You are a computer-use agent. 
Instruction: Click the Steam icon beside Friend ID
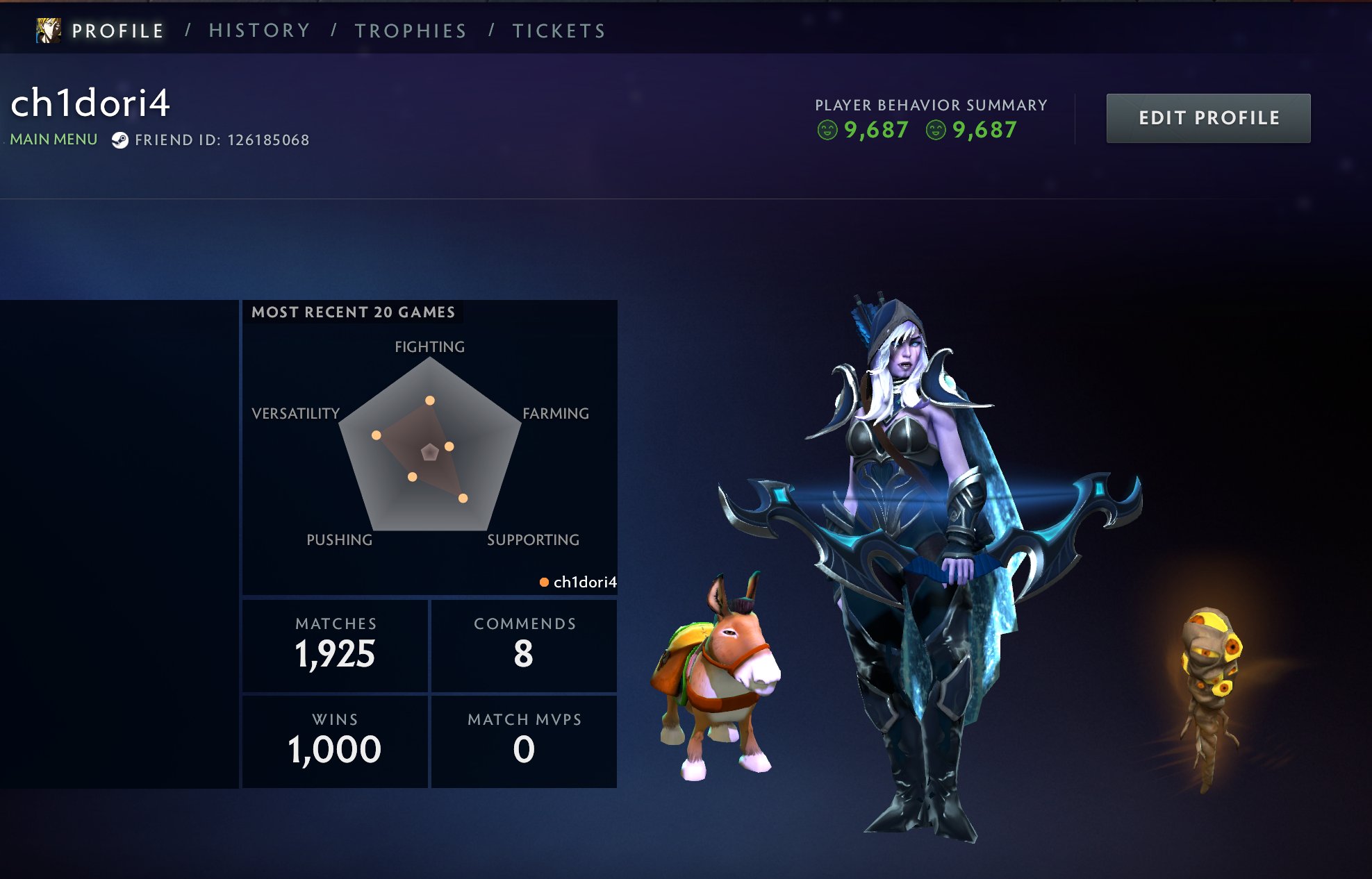pos(120,140)
